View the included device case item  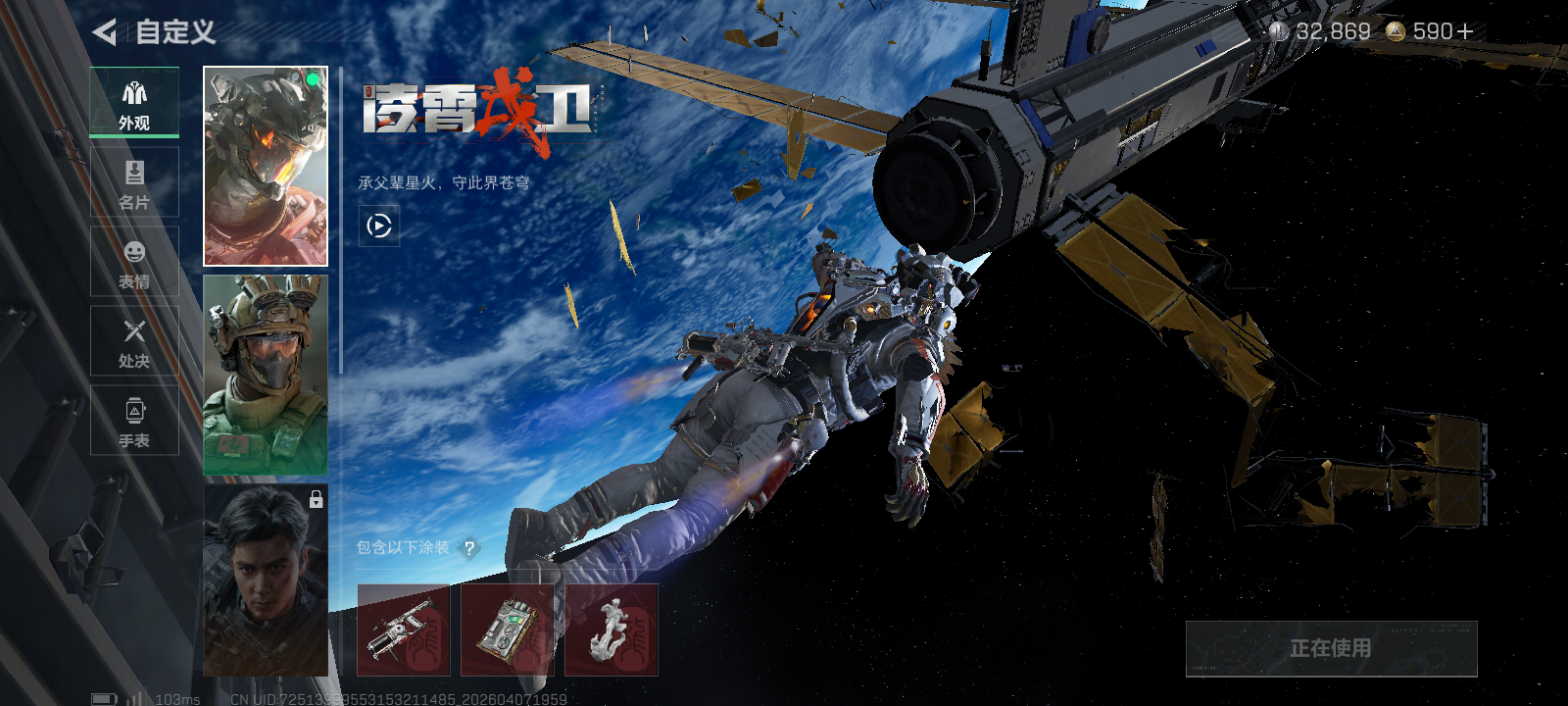pyautogui.click(x=508, y=630)
